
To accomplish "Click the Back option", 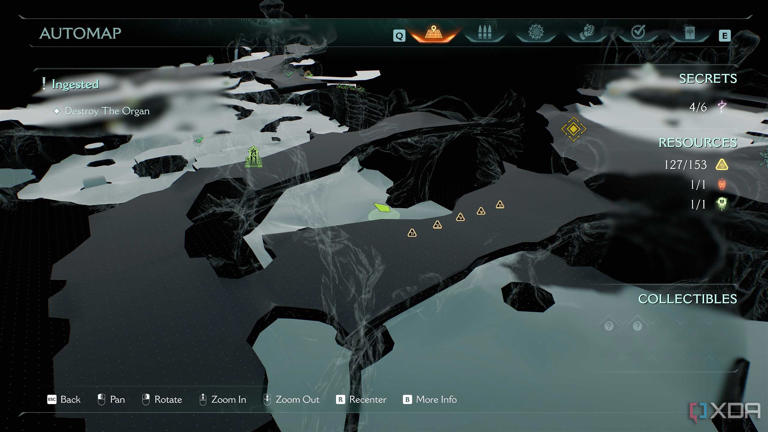I will click(x=64, y=400).
